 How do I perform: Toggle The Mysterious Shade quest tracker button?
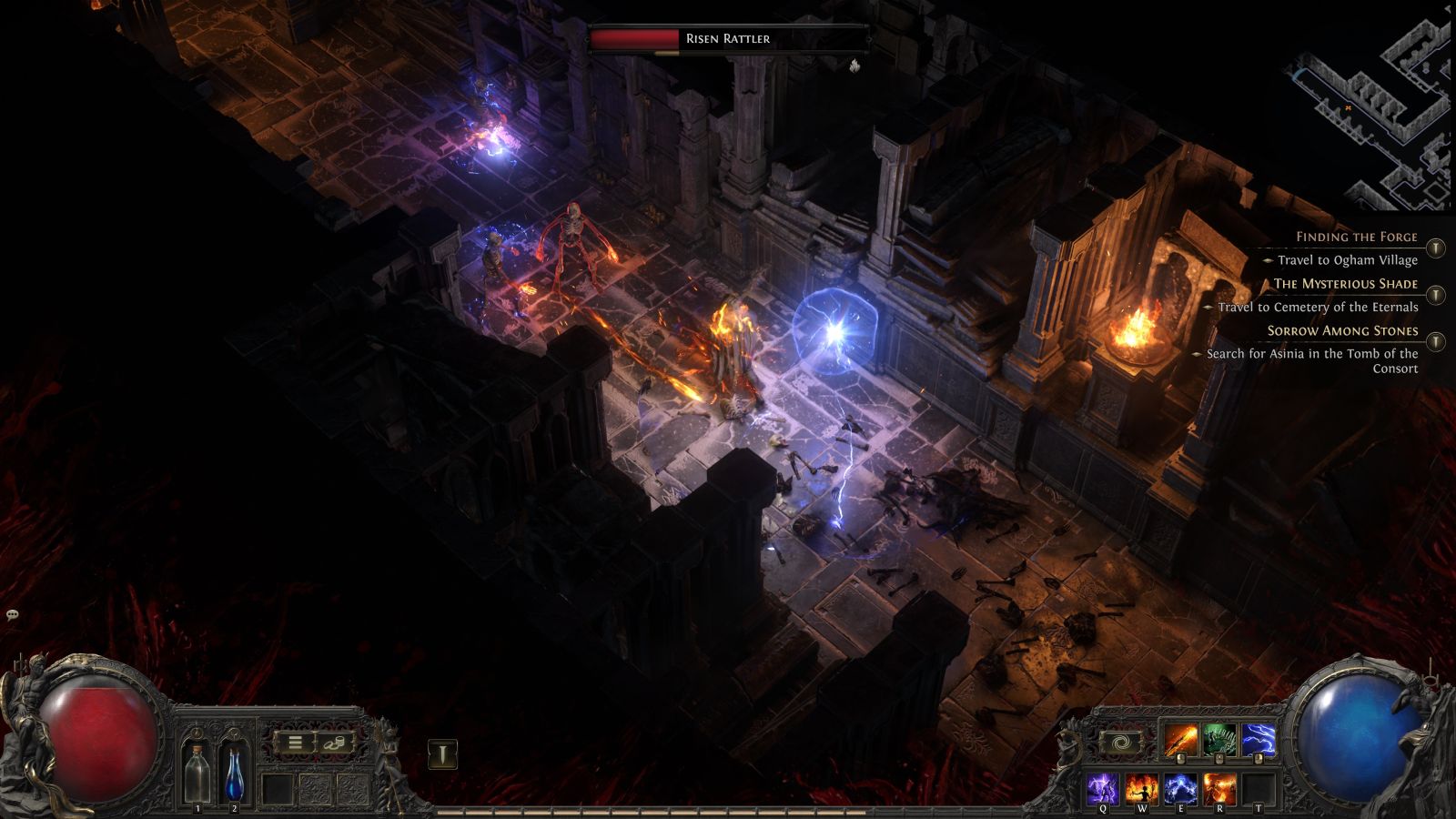1436,295
